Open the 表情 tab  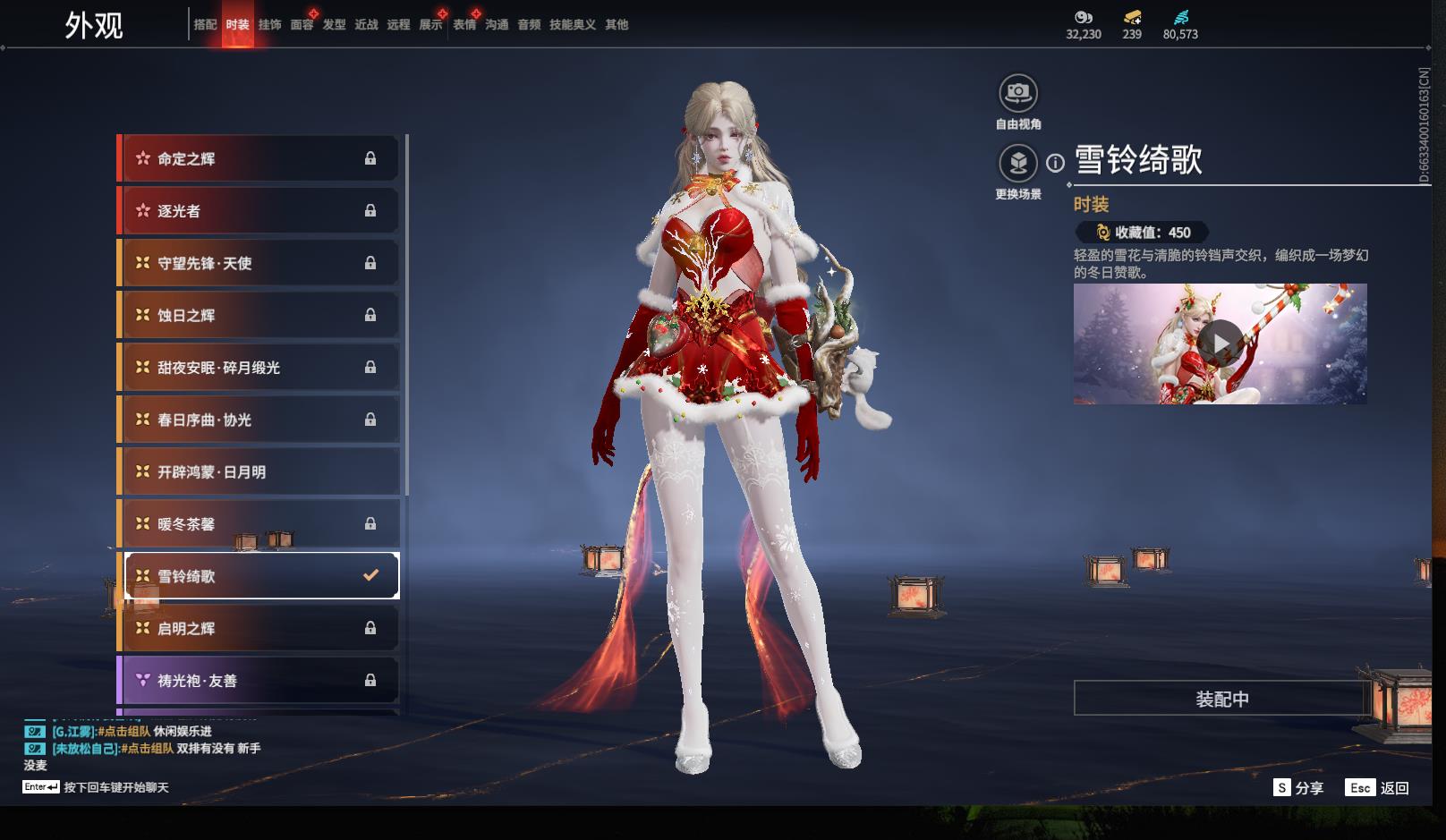(x=464, y=25)
